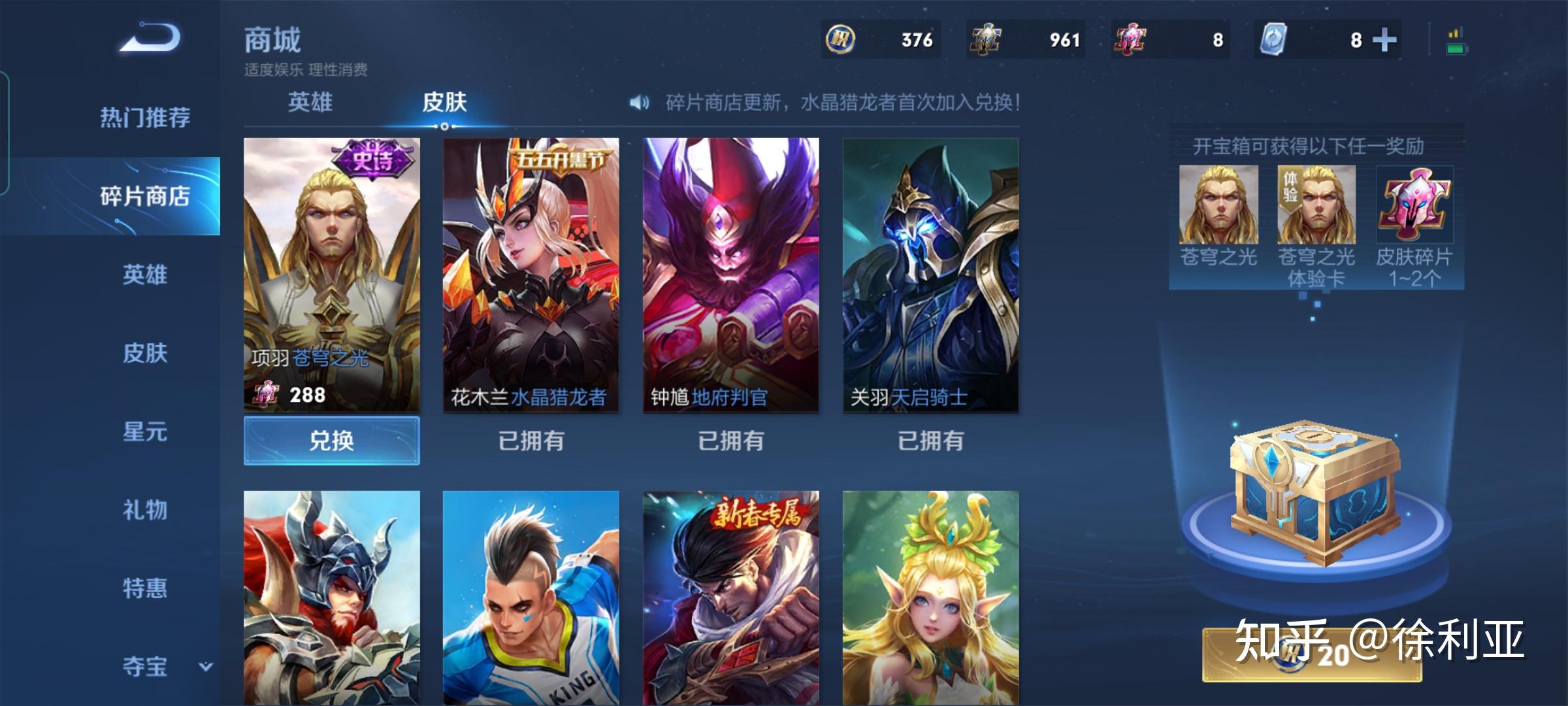Open the 礼物 section
Screen dimensions: 1568x706
[145, 510]
